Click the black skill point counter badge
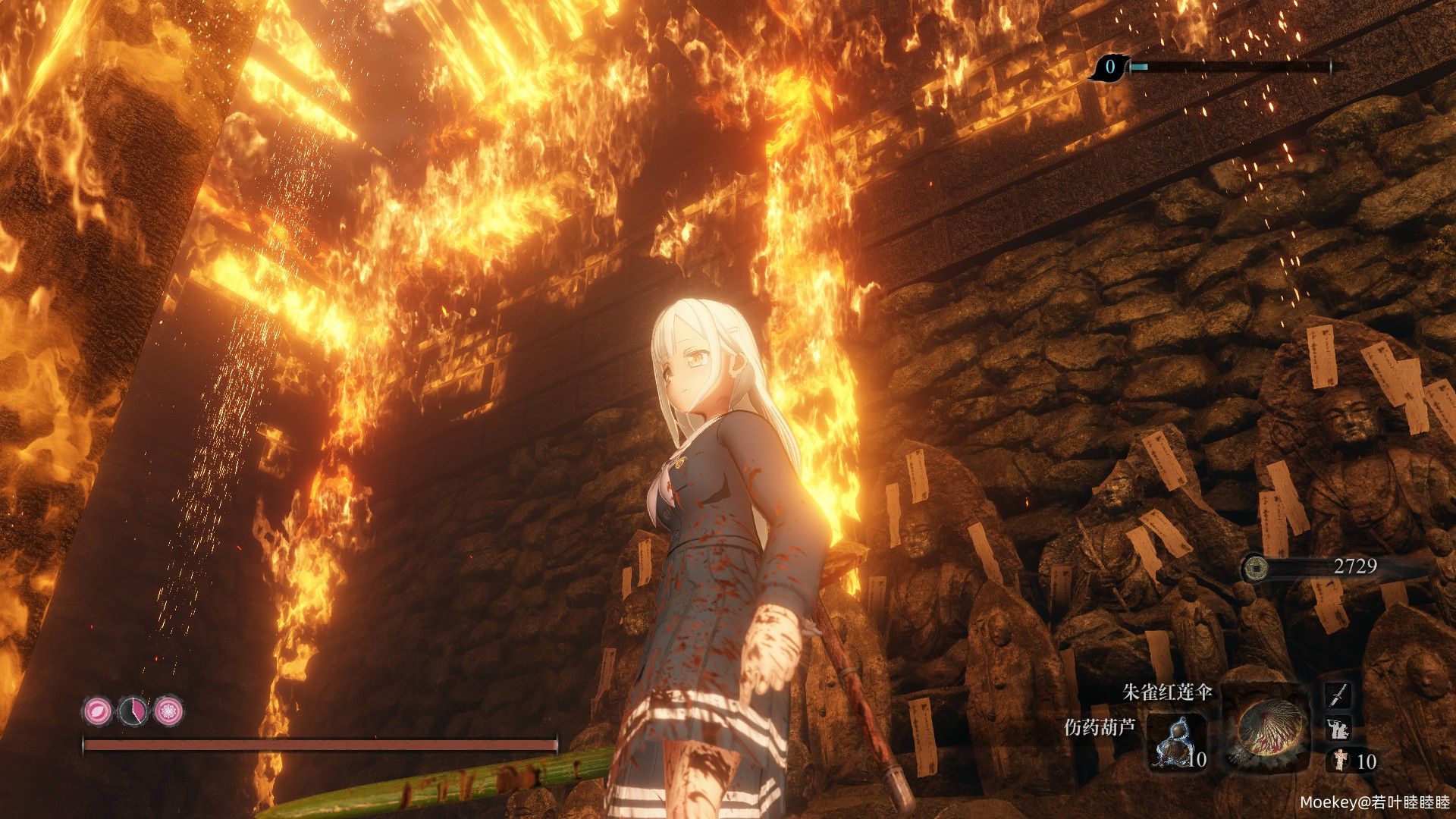The image size is (1456, 819). [1109, 67]
